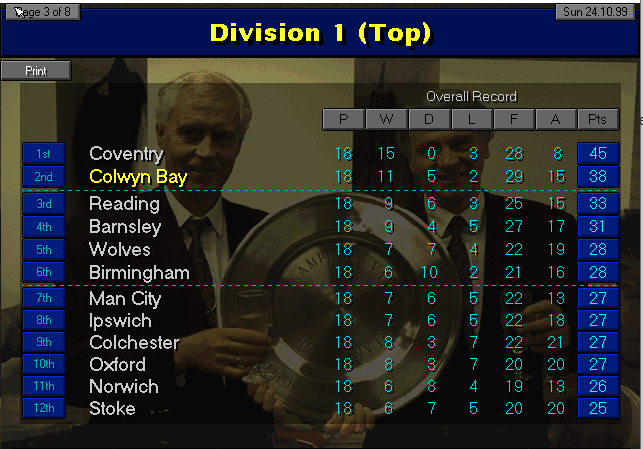Sort table by Pts column header
The width and height of the screenshot is (643, 449).
click(x=598, y=120)
